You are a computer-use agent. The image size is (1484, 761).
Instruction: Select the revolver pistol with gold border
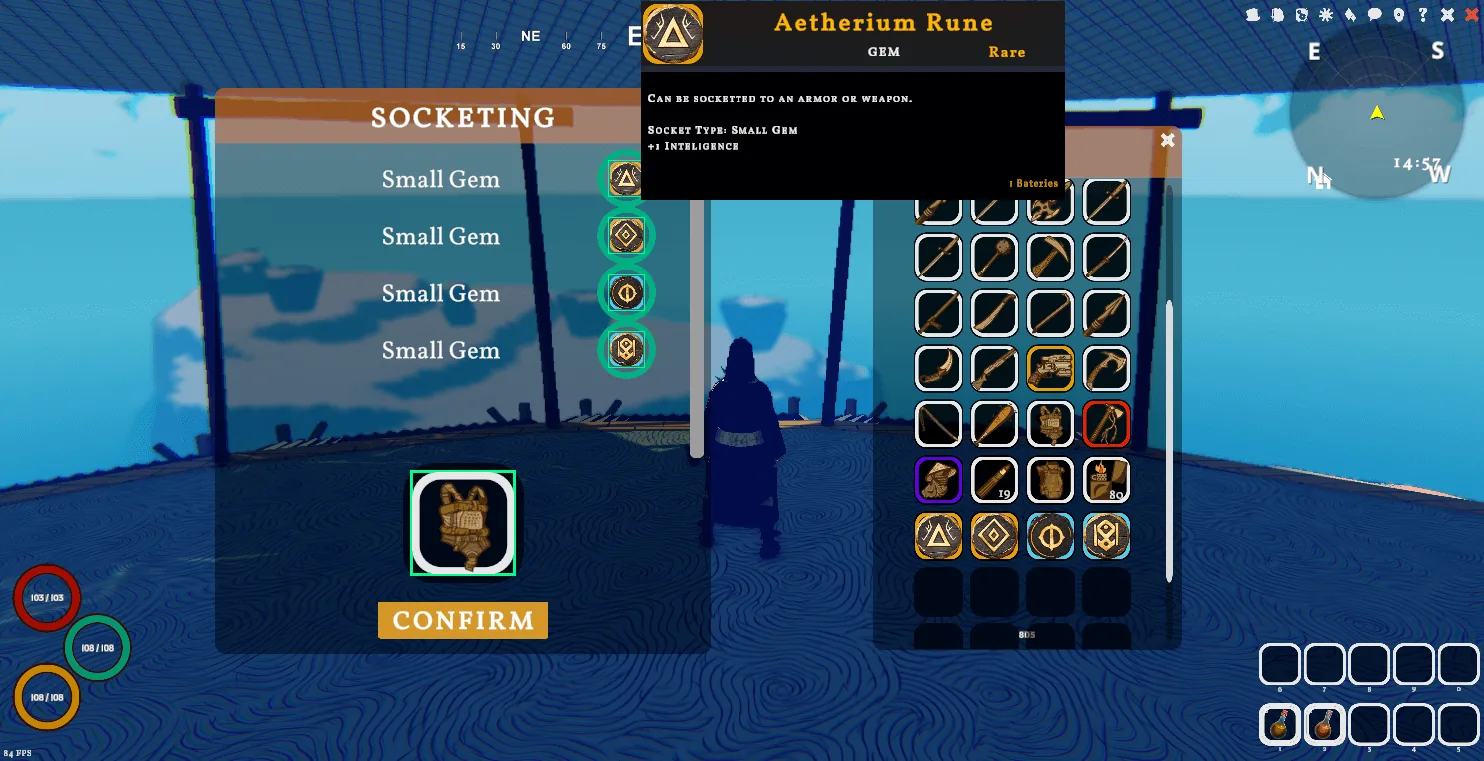(1050, 369)
